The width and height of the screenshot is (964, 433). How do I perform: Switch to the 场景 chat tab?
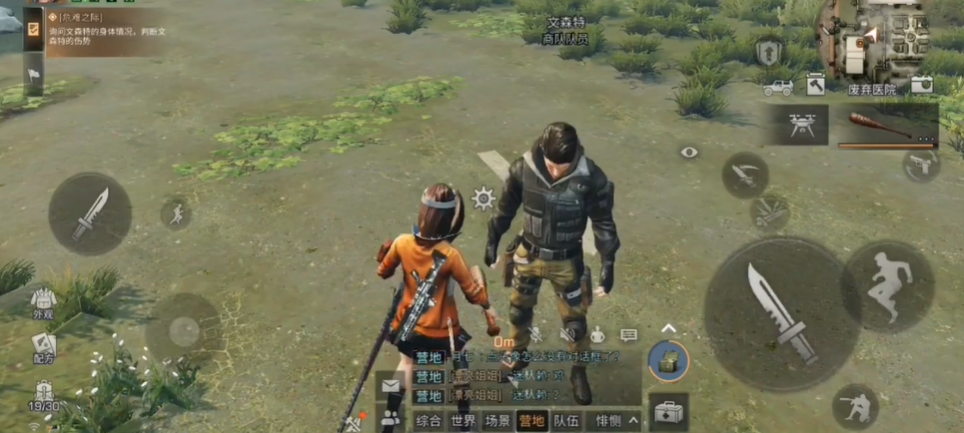497,421
